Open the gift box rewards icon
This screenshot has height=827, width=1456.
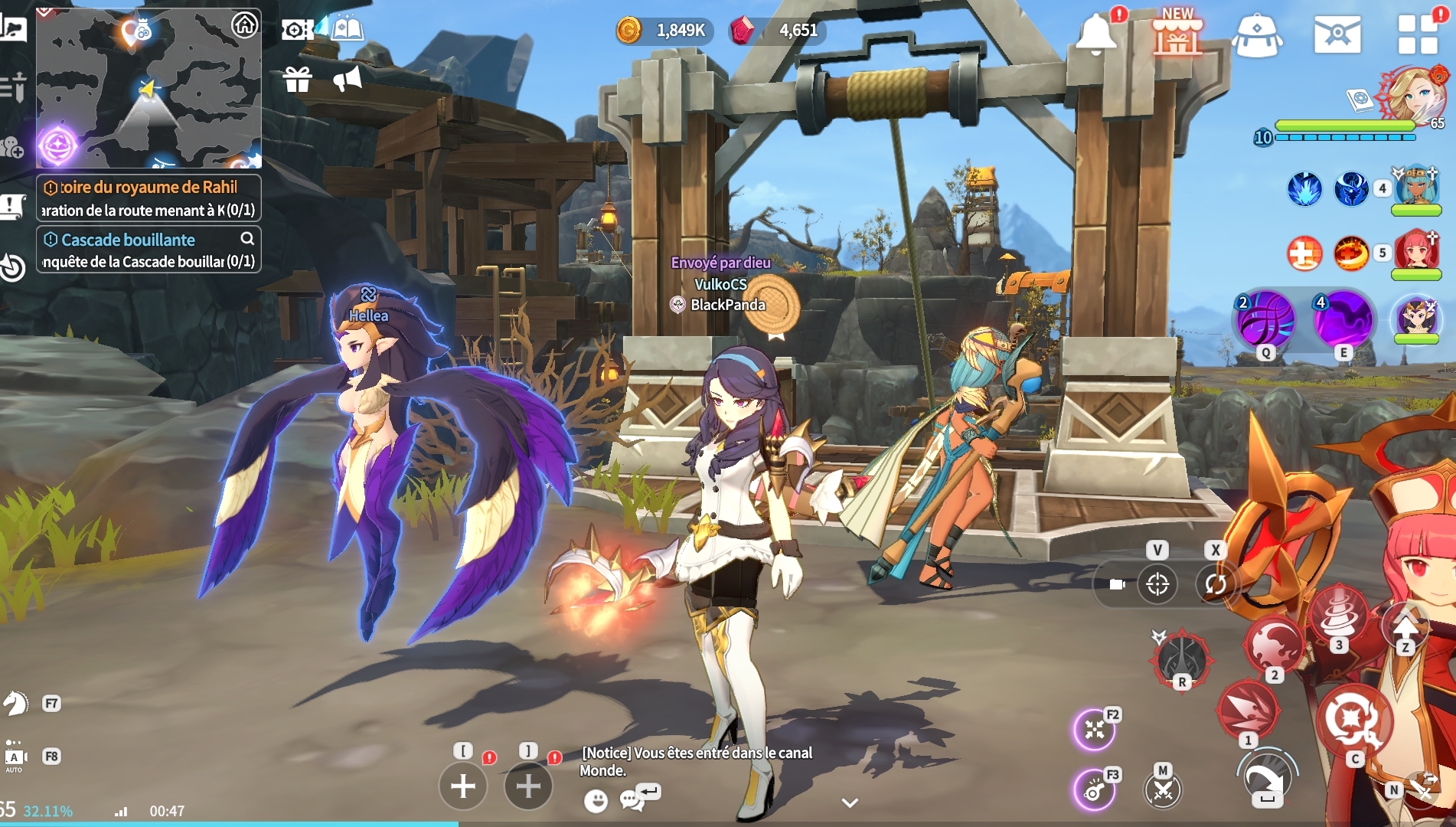297,79
